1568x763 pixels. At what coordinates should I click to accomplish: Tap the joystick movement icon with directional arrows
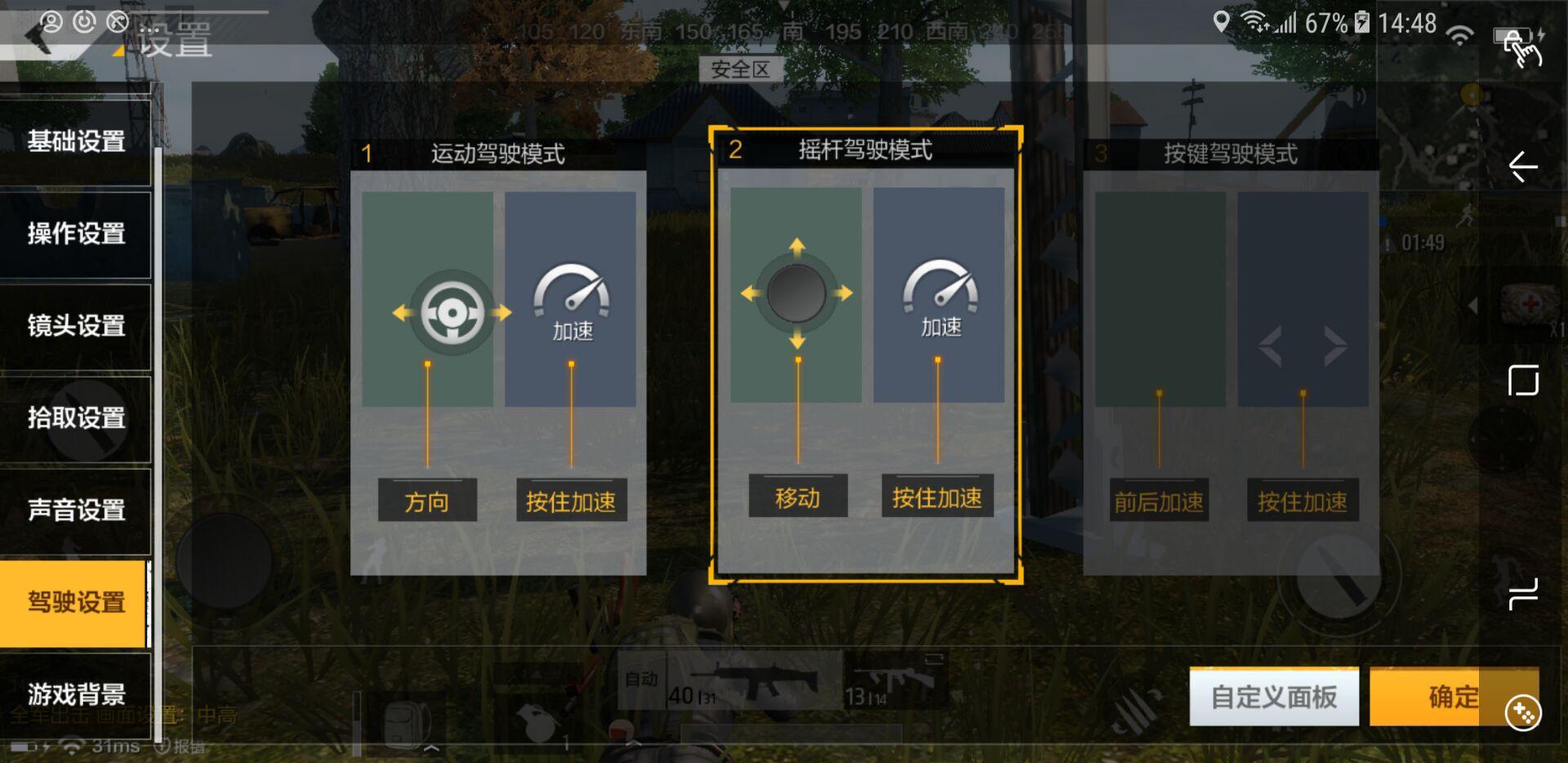pyautogui.click(x=795, y=294)
